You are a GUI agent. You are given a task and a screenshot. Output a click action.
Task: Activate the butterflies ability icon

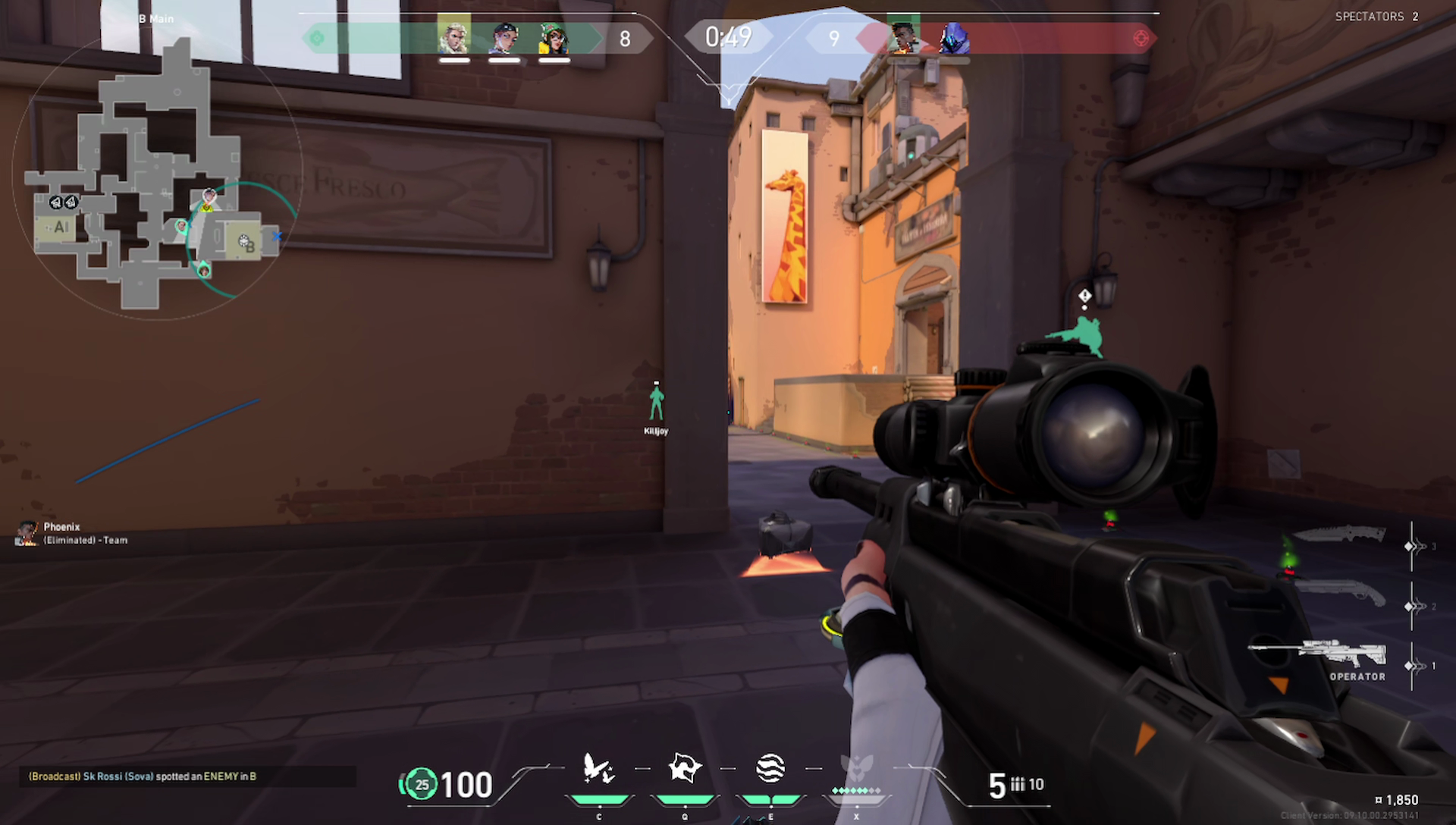pos(598,769)
